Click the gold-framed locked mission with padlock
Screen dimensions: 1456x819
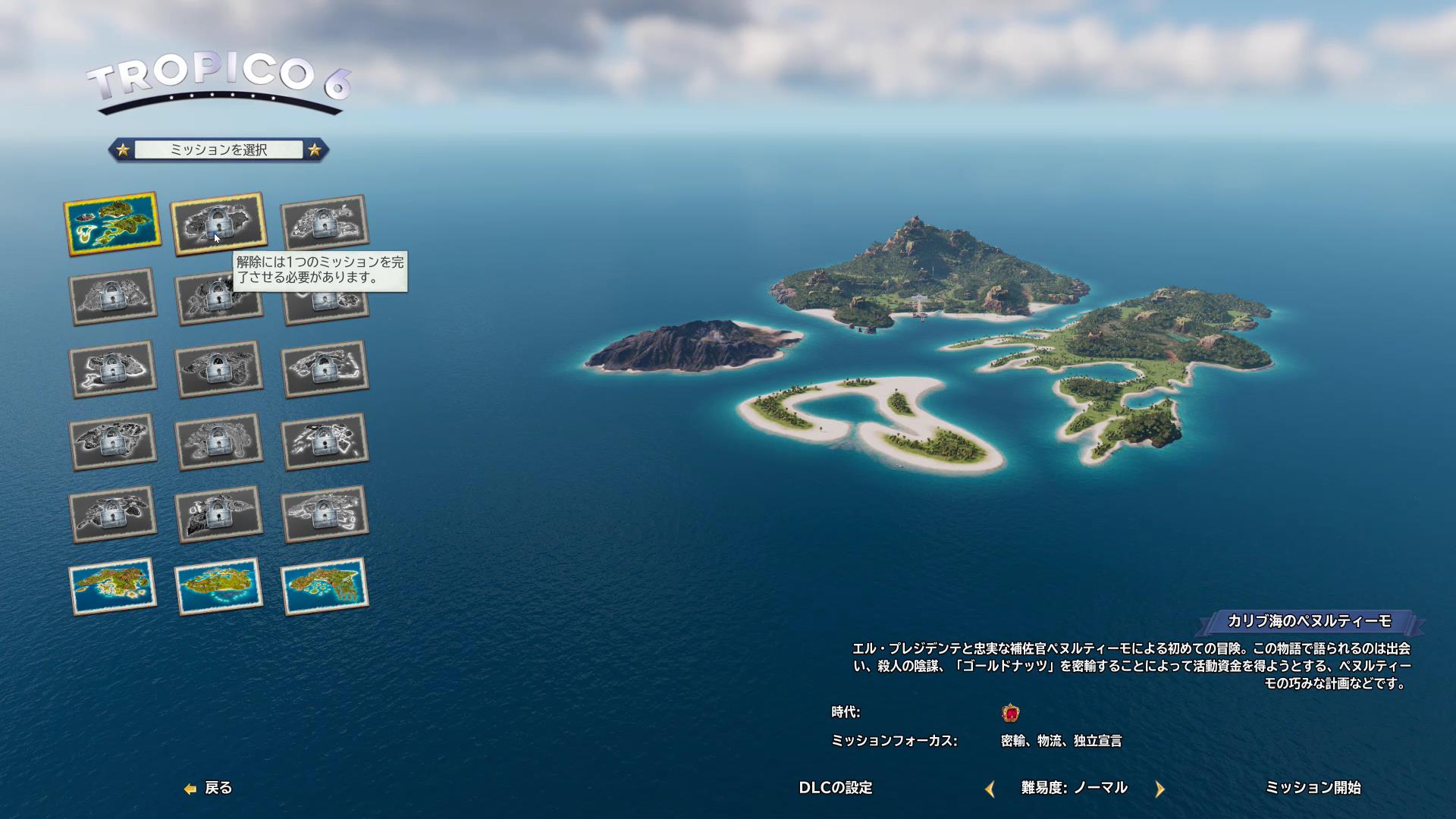click(218, 222)
